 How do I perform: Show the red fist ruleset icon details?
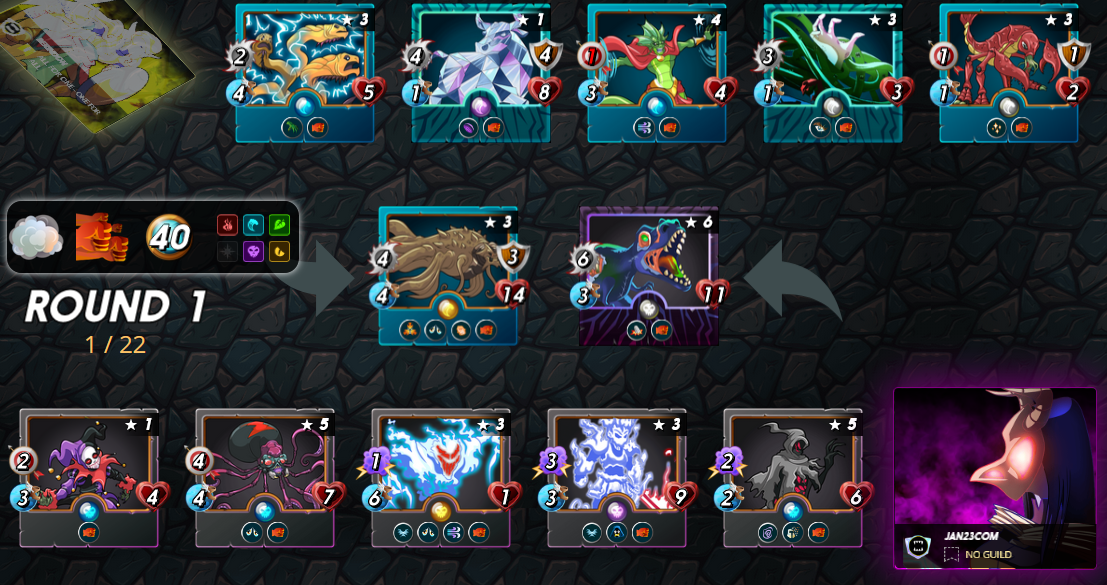(x=101, y=237)
